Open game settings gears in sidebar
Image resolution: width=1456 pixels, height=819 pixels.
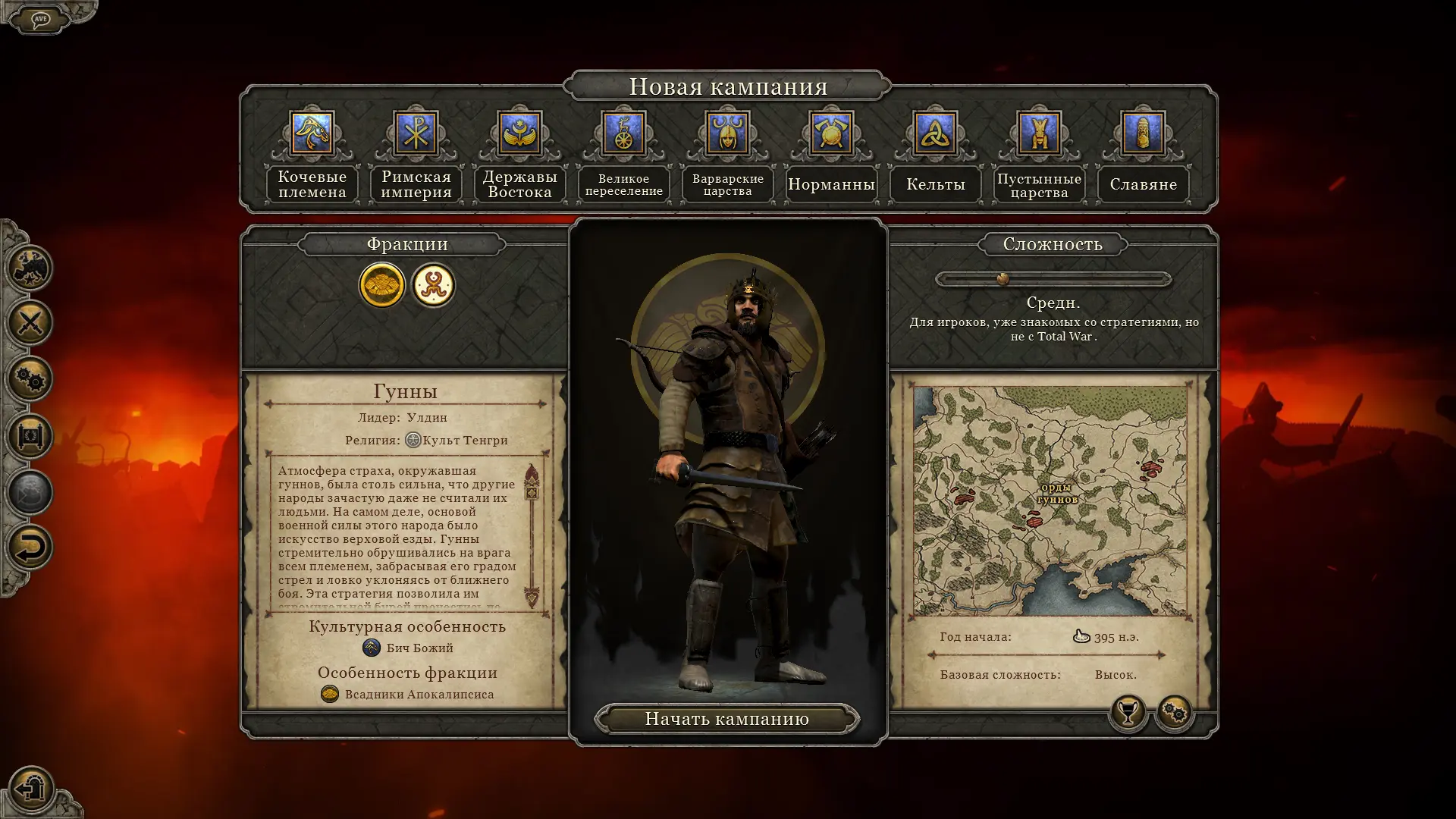click(x=30, y=379)
